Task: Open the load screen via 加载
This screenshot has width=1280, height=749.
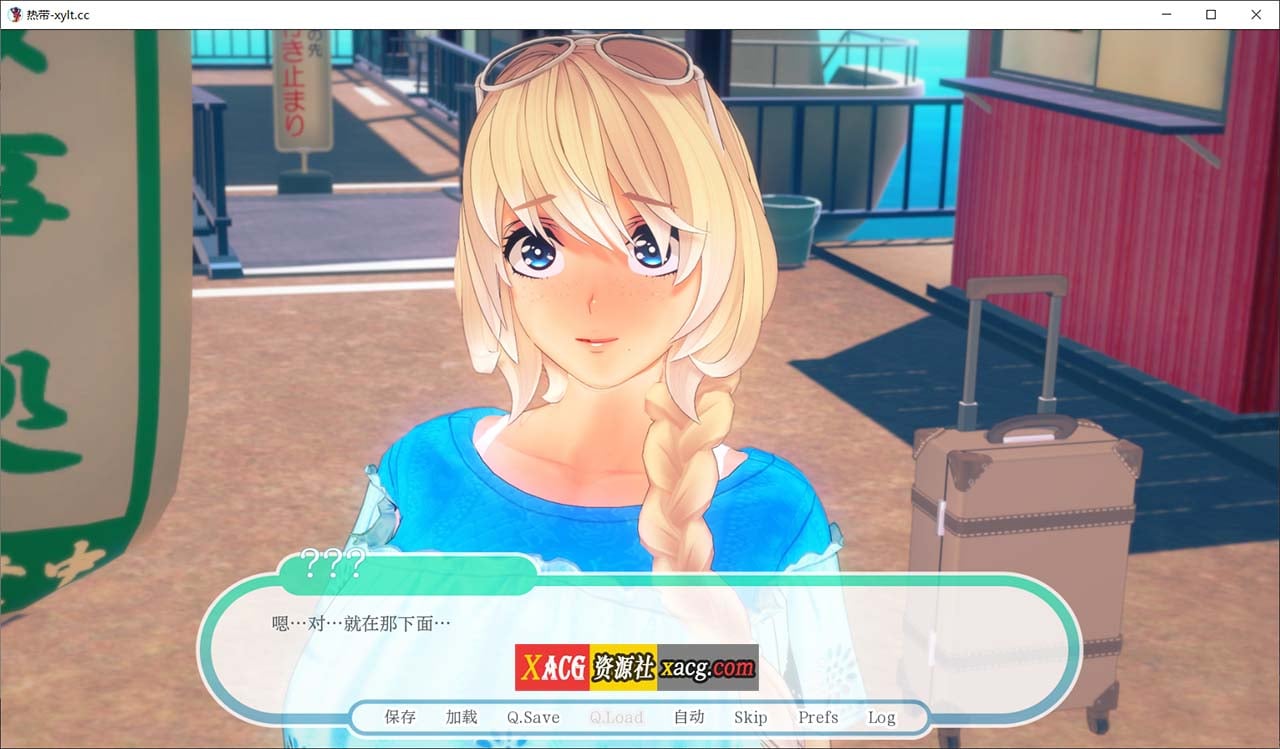Action: coord(460,717)
